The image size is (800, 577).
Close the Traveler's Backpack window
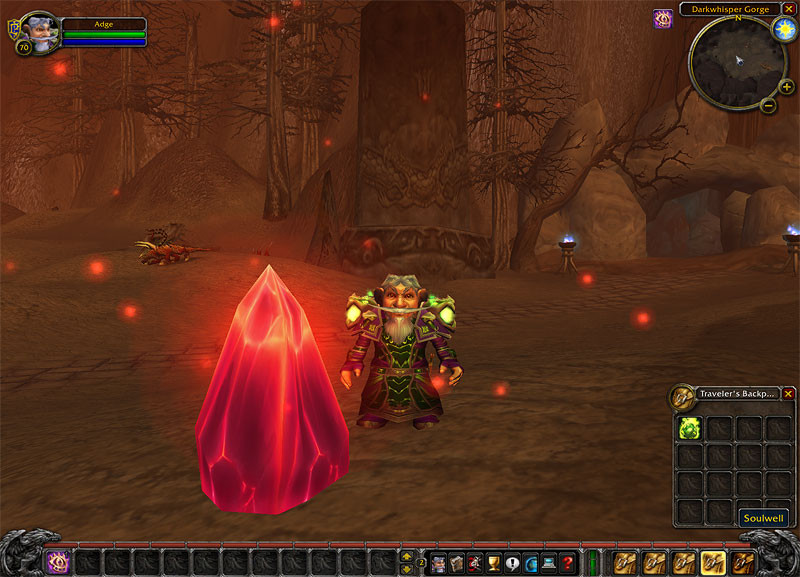[x=788, y=394]
